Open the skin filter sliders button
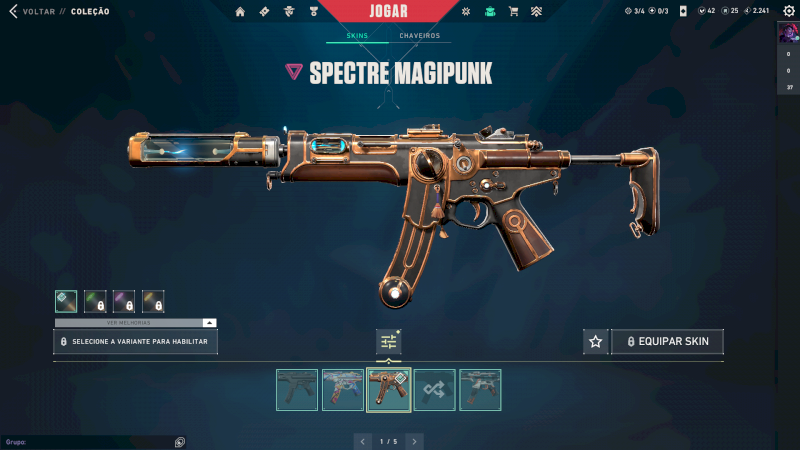This screenshot has height=450, width=800. (x=389, y=342)
